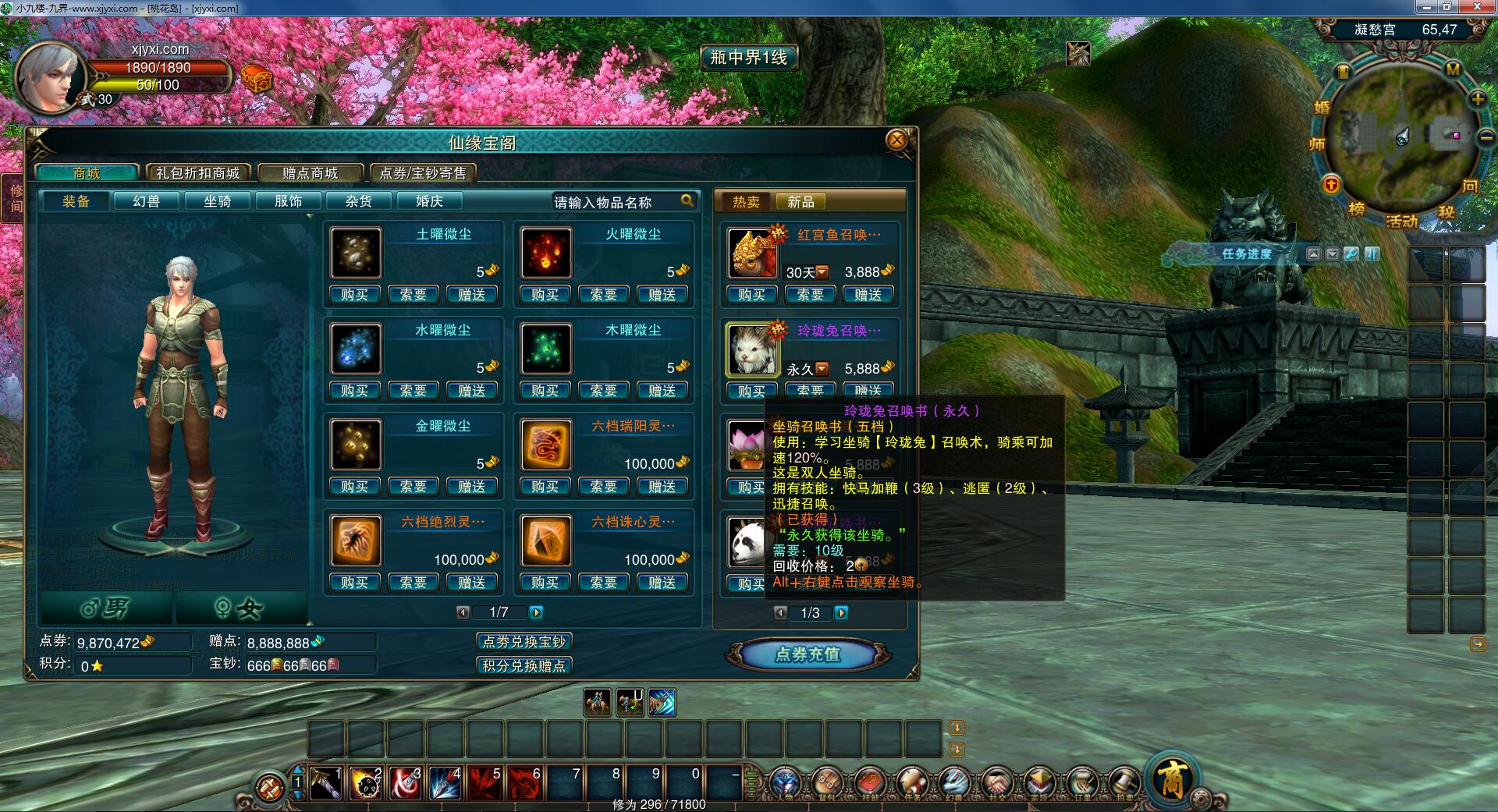The height and width of the screenshot is (812, 1498).
Task: Open the 服饰 clothing category
Action: tap(288, 201)
